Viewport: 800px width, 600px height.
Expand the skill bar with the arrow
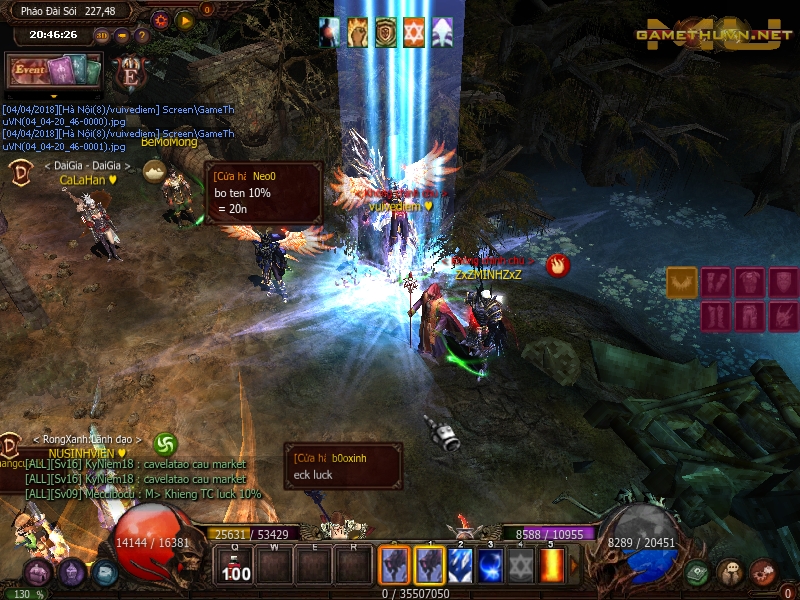(574, 566)
